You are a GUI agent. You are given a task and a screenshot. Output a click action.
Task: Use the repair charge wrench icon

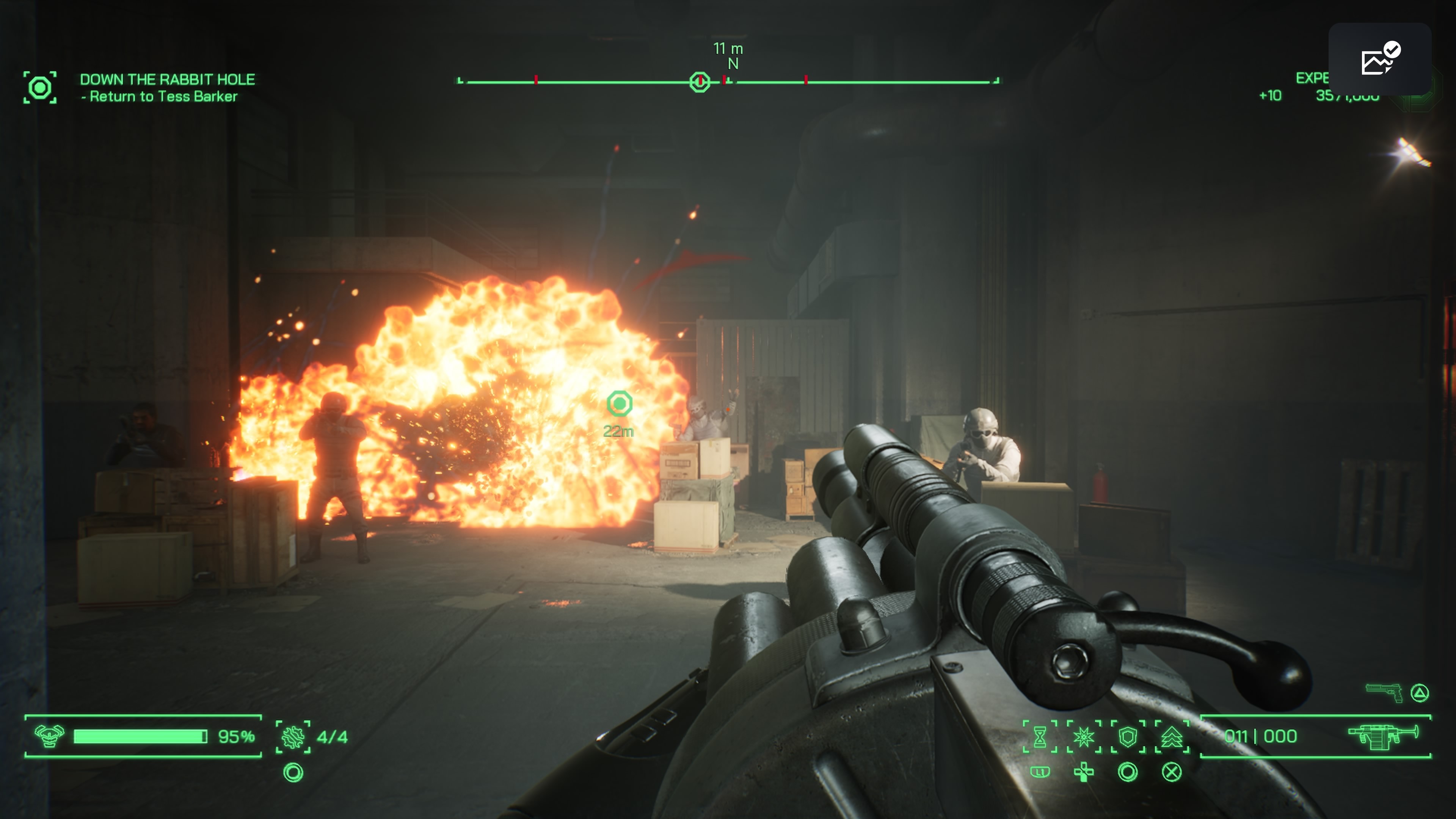pos(293,737)
